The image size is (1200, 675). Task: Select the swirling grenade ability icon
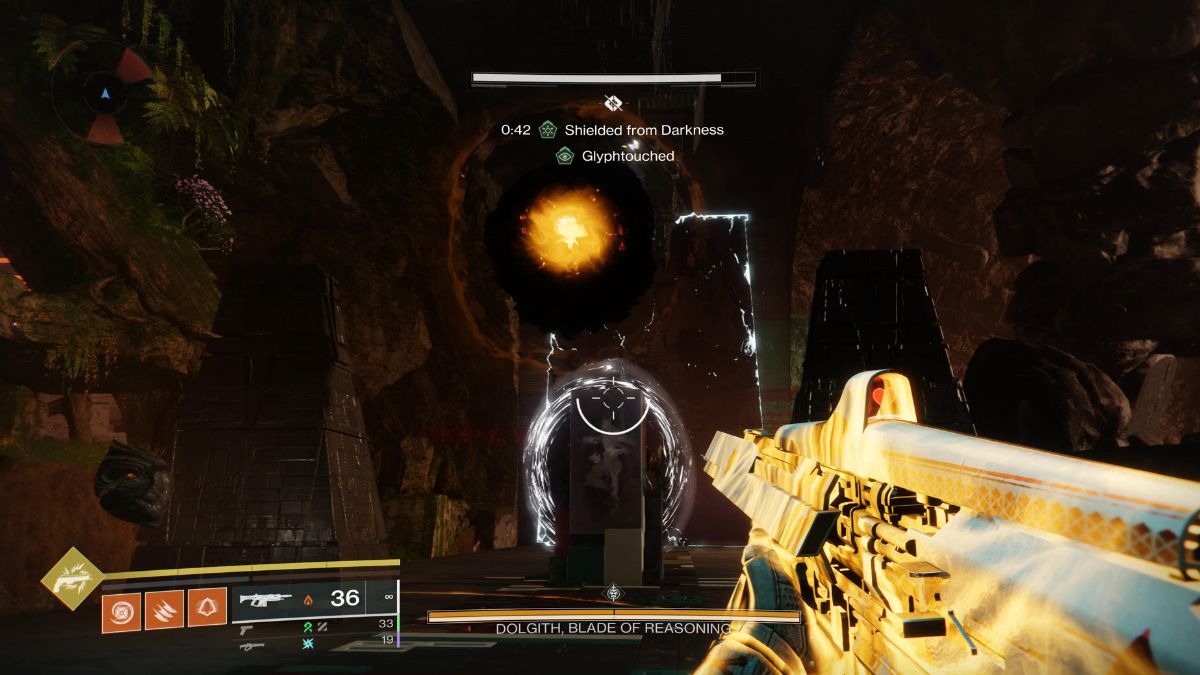click(122, 610)
